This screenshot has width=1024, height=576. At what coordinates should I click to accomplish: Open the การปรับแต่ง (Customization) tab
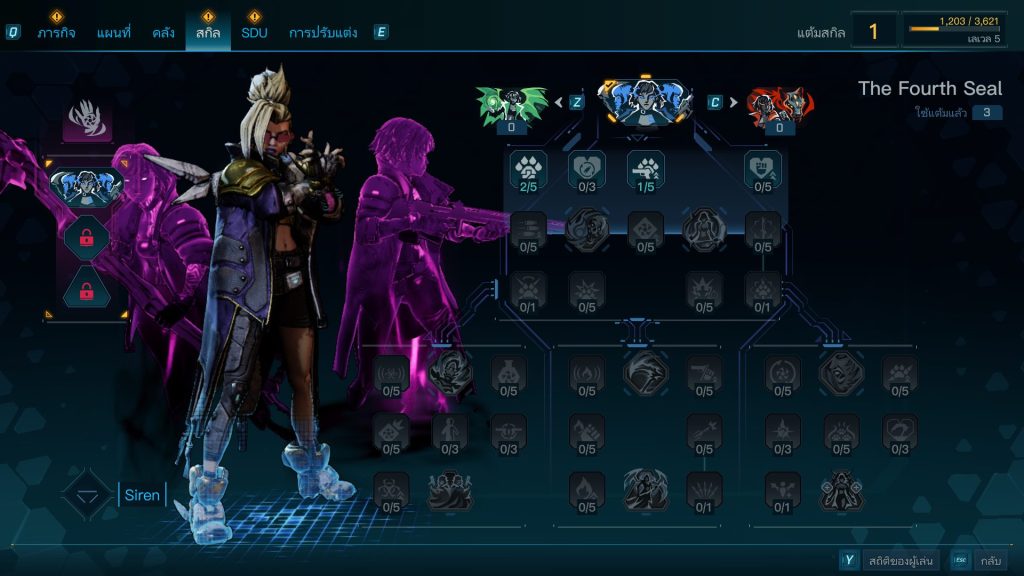[x=323, y=33]
